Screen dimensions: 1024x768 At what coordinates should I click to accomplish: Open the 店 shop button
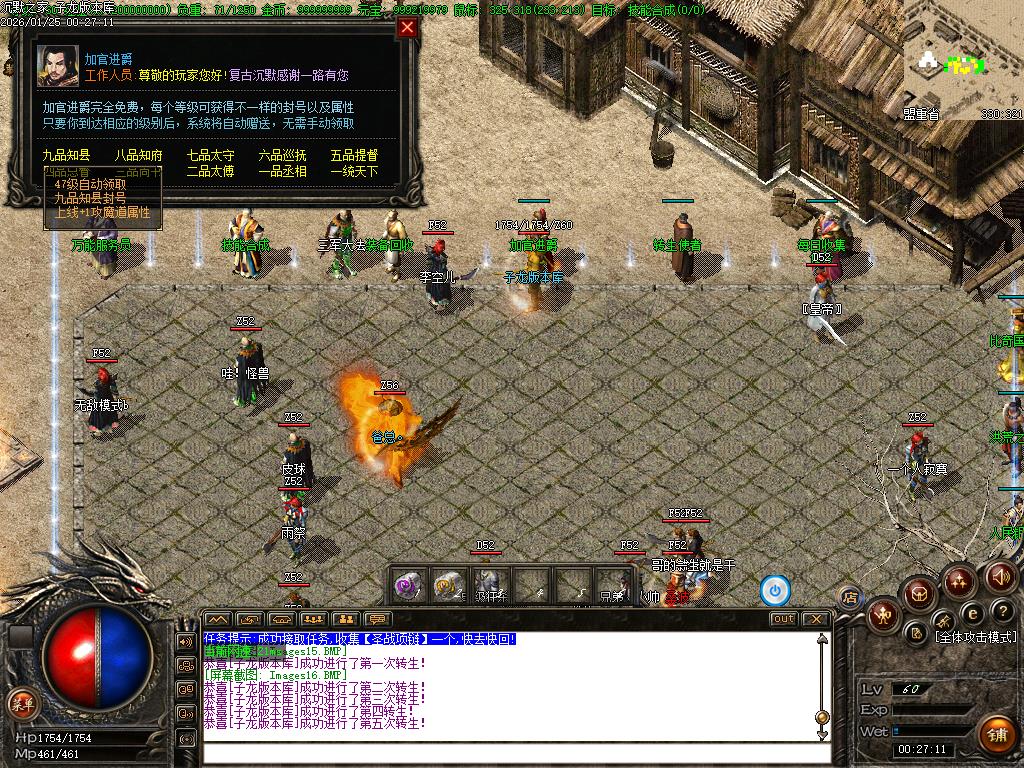(x=849, y=597)
